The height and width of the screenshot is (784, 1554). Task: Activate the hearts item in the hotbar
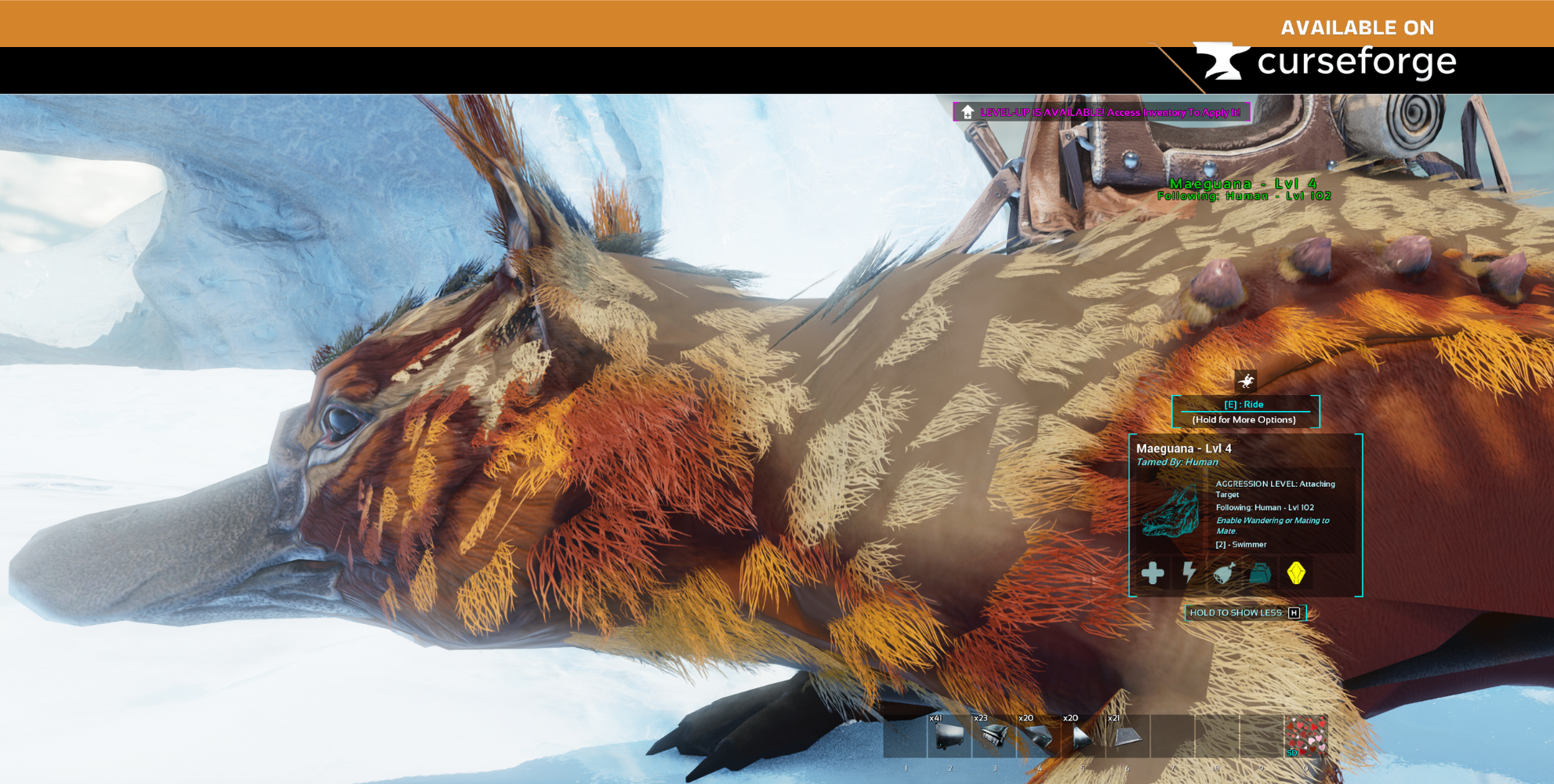1305,736
